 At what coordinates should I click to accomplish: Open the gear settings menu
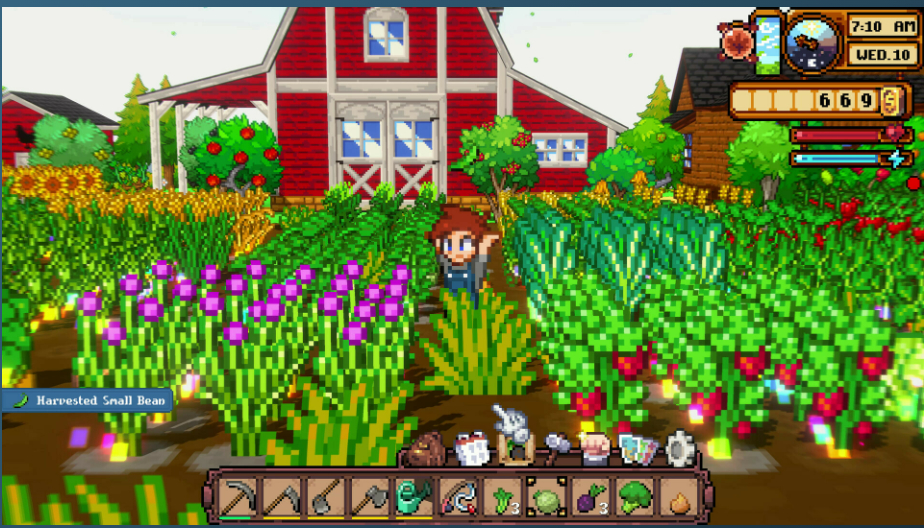point(680,448)
